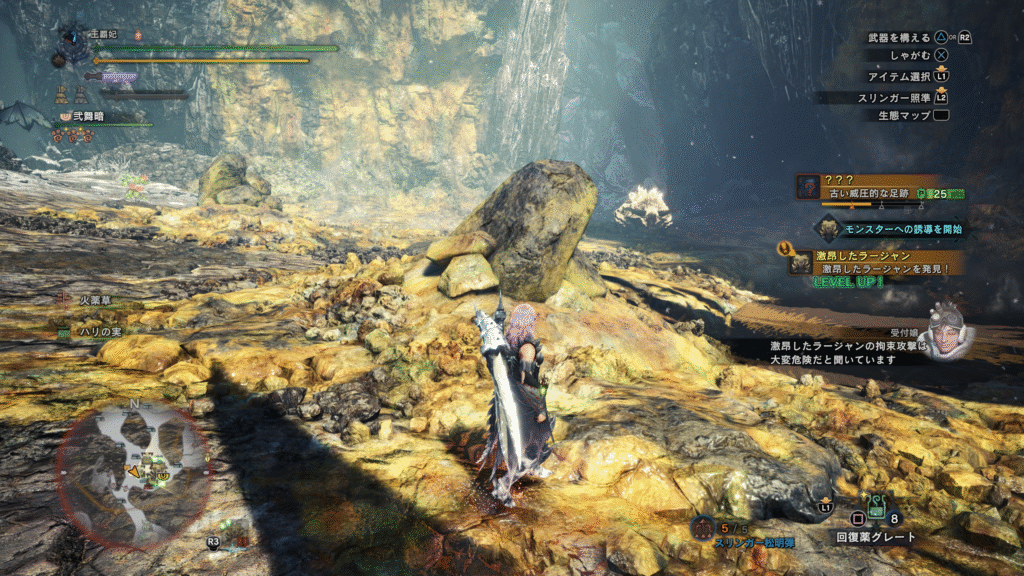Screen dimensions: 1024x576
Task: Open the circular minimap
Action: pos(132,473)
